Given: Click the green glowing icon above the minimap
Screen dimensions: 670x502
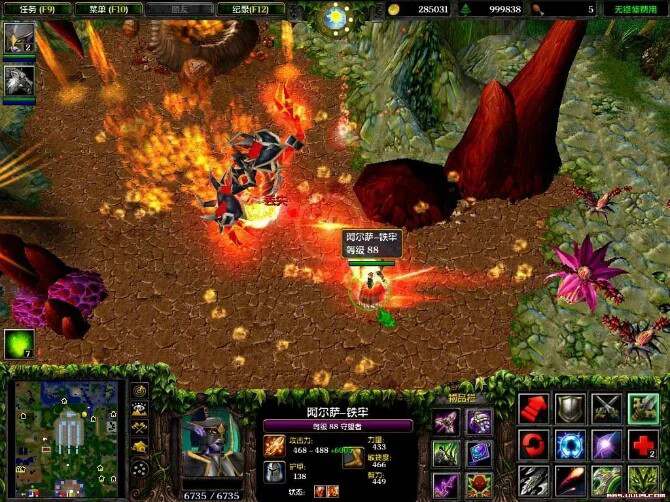Looking at the screenshot, I should pos(18,344).
